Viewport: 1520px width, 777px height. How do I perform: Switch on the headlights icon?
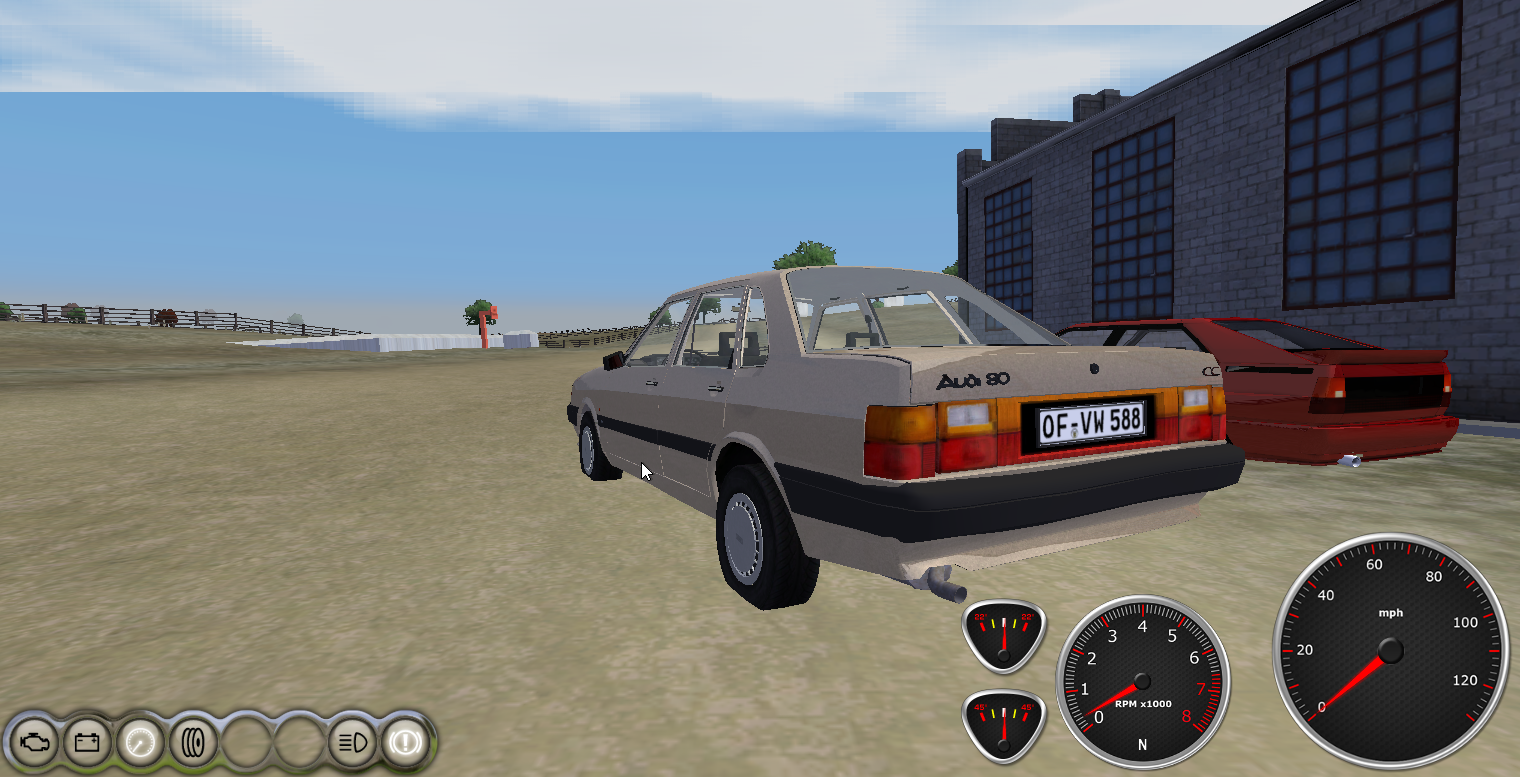tap(352, 743)
